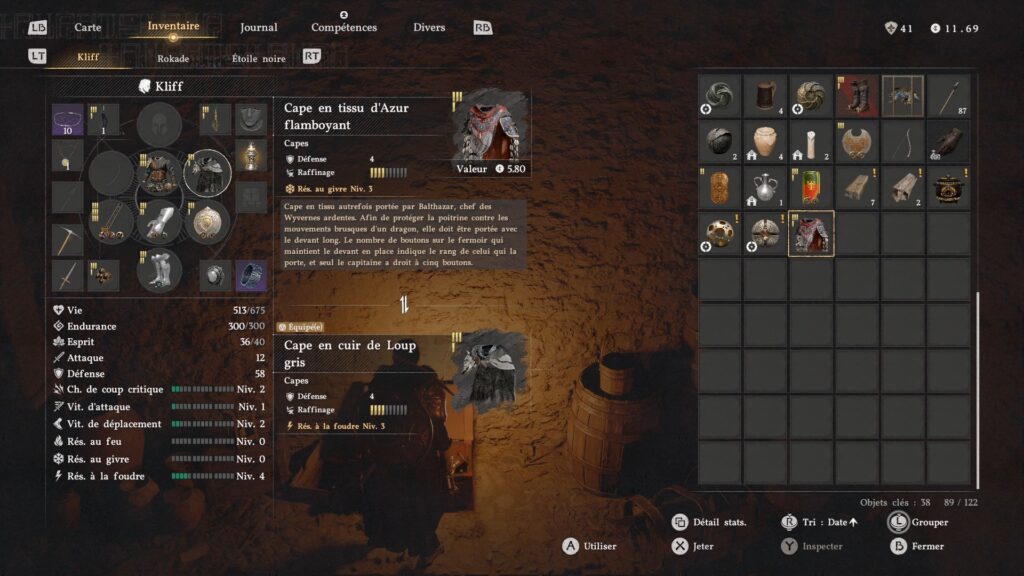Select the silver jug item
Viewport: 1024px width, 576px height.
pos(765,188)
